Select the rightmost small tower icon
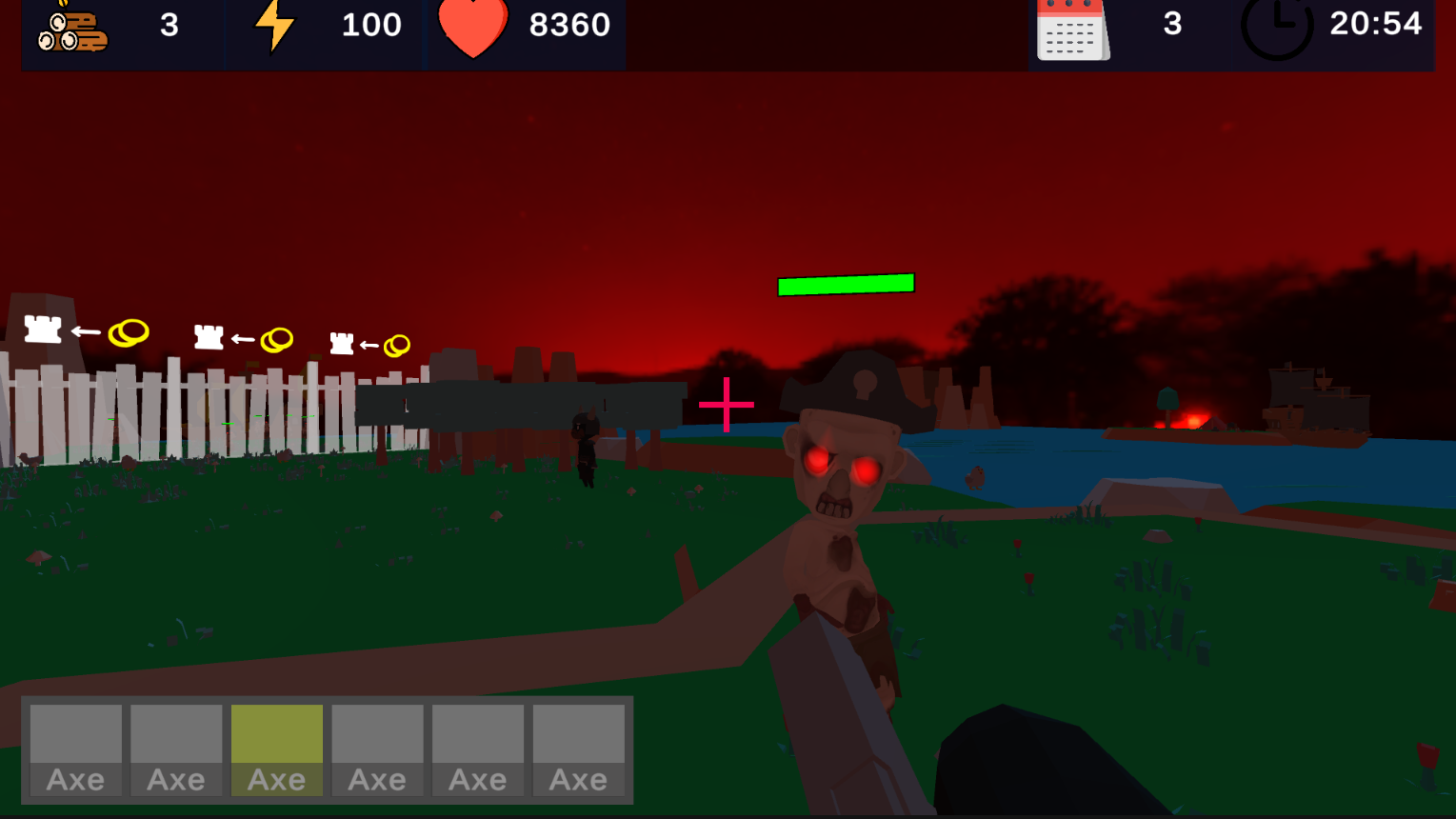 (343, 344)
